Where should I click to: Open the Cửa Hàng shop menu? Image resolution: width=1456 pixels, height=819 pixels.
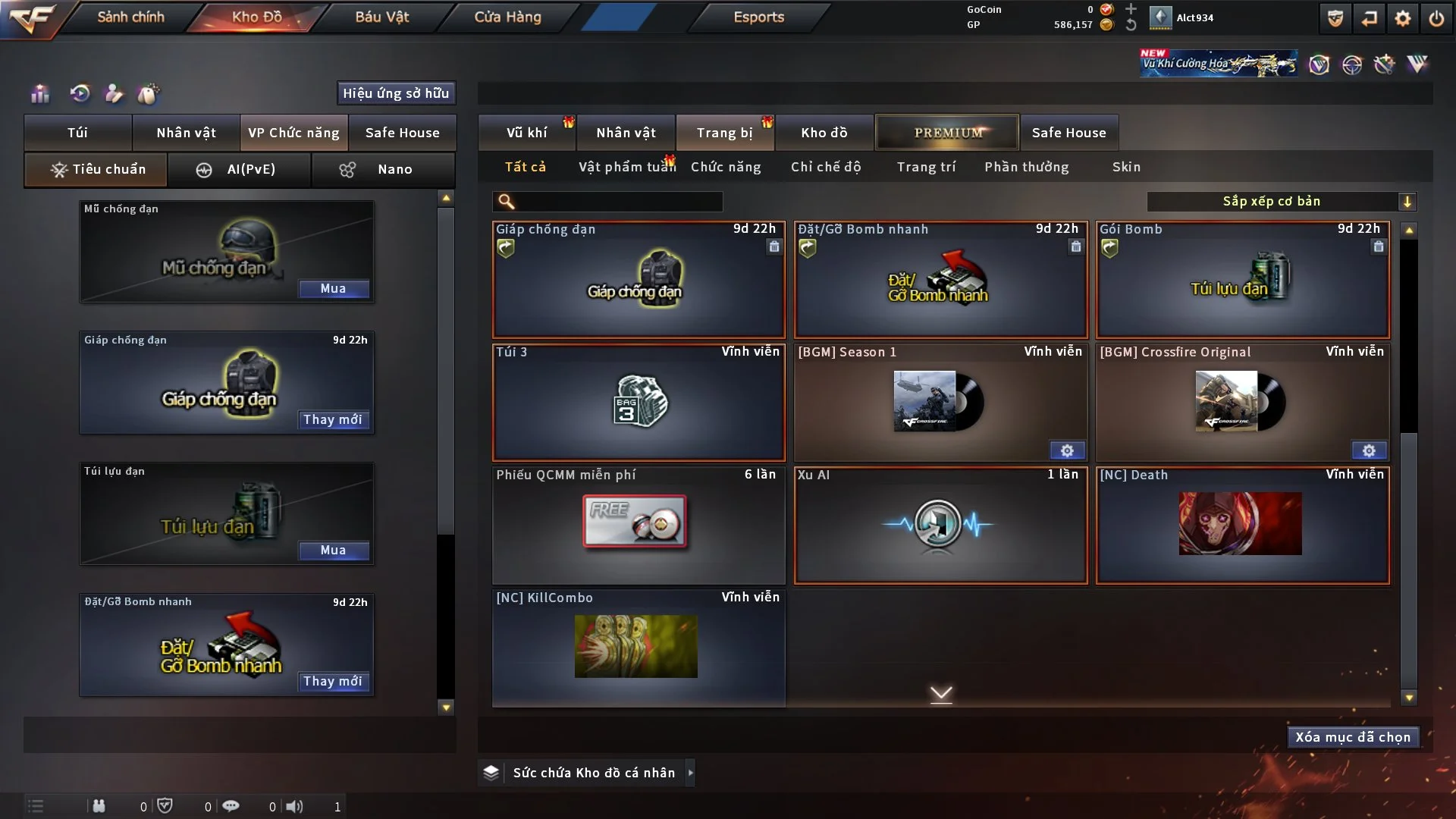pyautogui.click(x=507, y=17)
